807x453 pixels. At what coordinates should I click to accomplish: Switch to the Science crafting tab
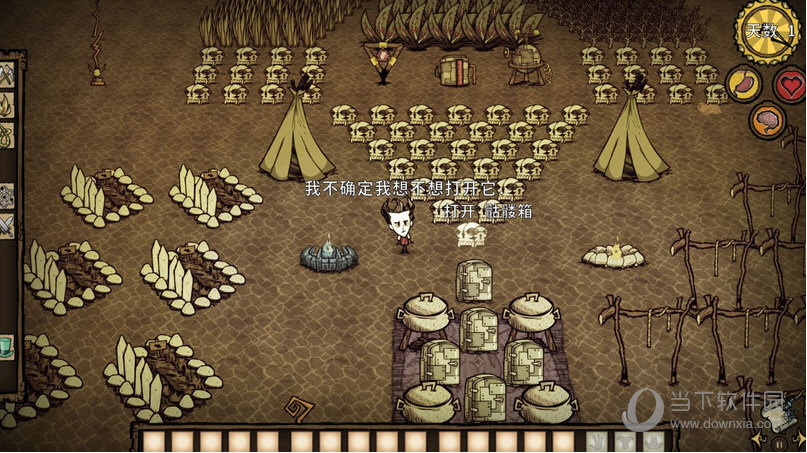(6, 196)
